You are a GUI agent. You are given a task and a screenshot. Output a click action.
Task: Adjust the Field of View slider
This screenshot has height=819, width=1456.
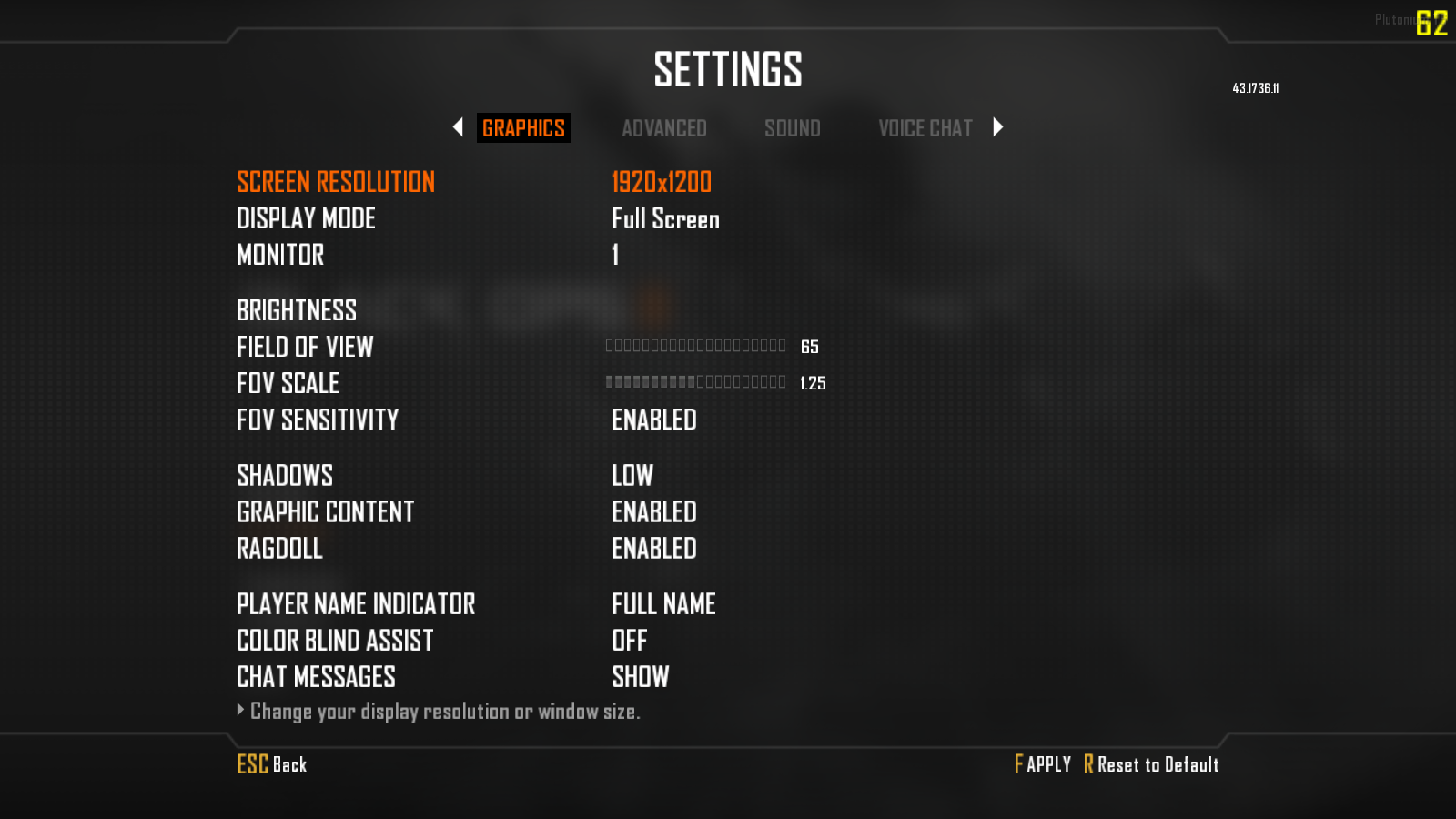pyautogui.click(x=695, y=346)
